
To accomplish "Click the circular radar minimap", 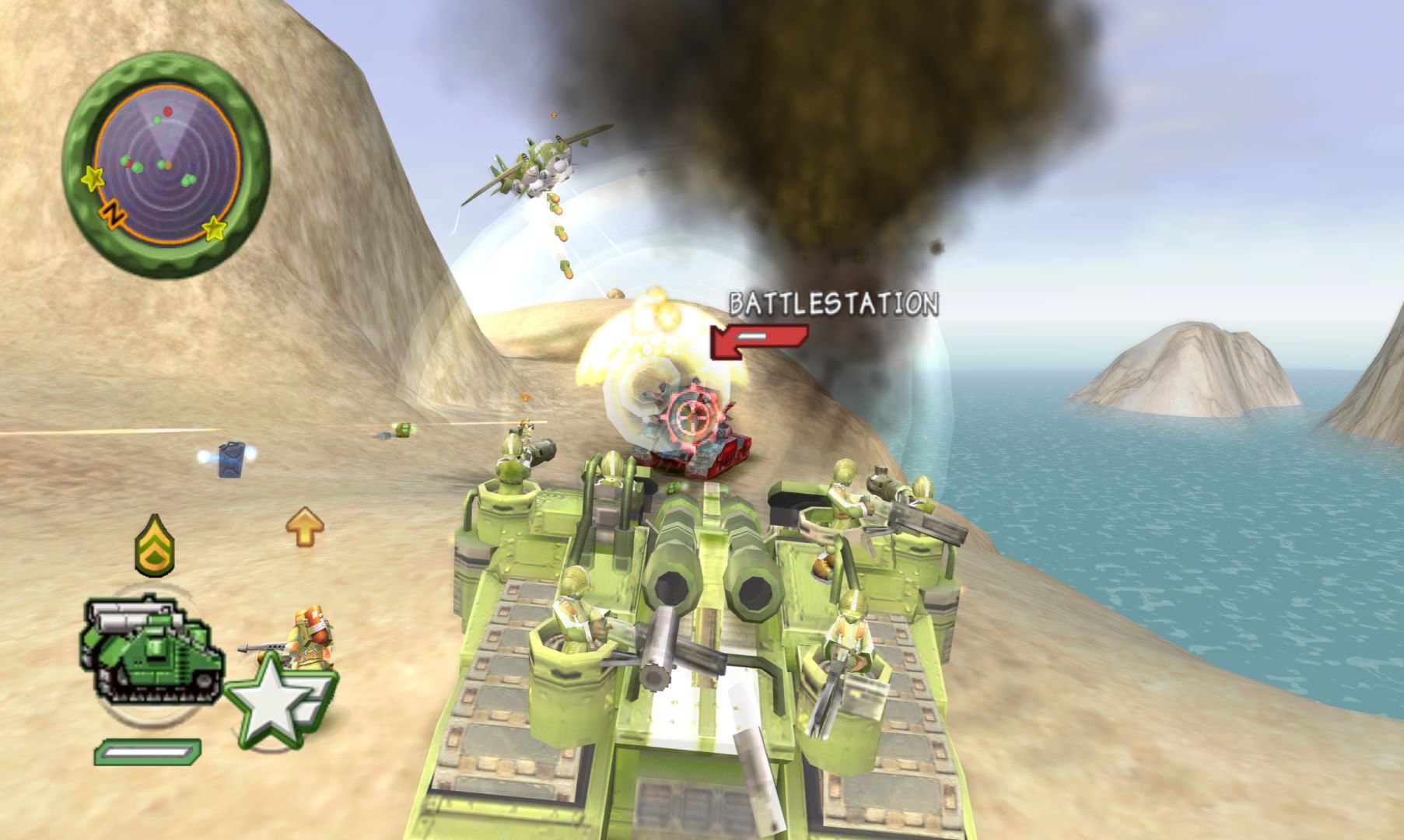I will [166, 164].
